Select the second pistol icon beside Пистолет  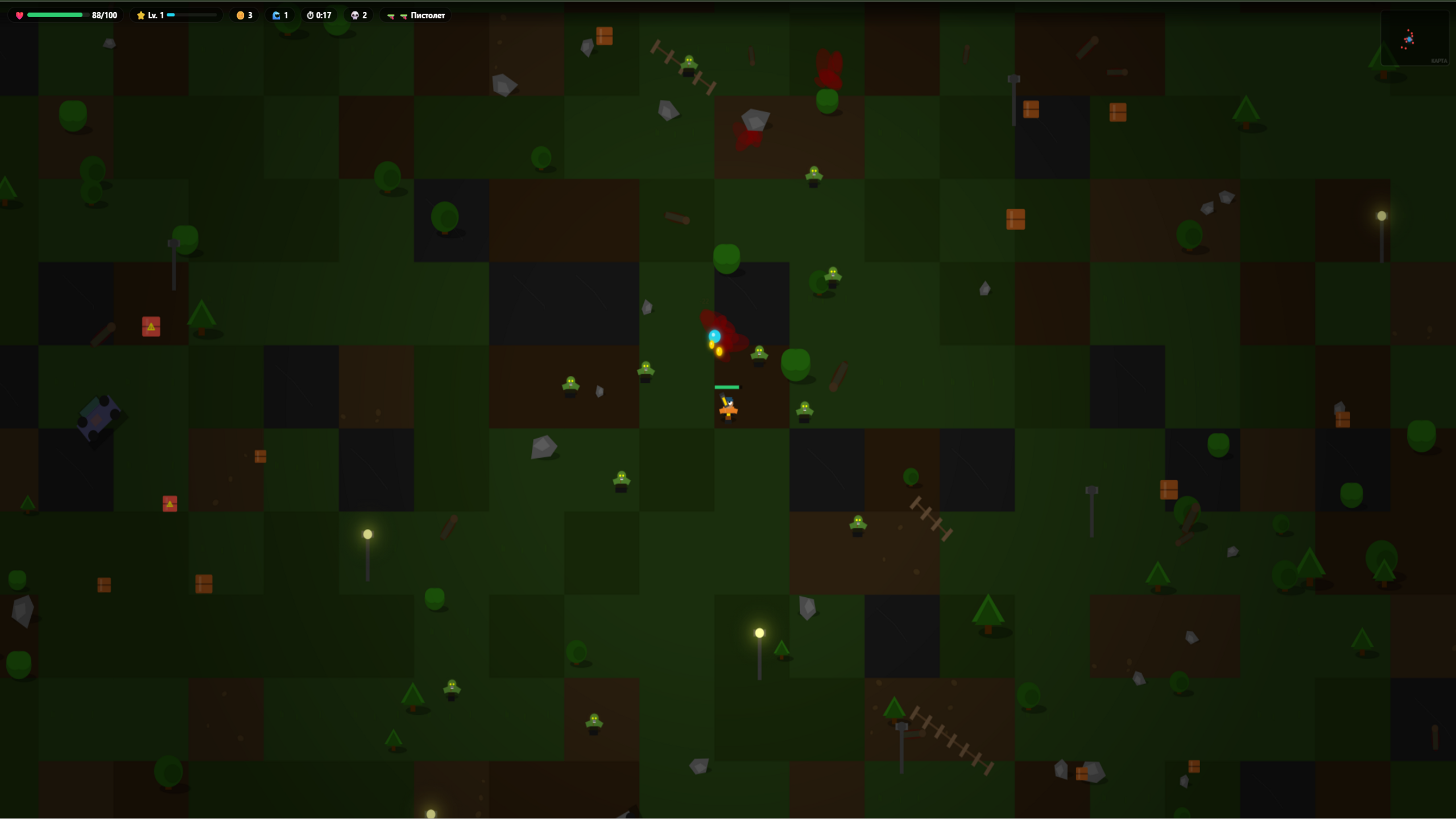(404, 16)
